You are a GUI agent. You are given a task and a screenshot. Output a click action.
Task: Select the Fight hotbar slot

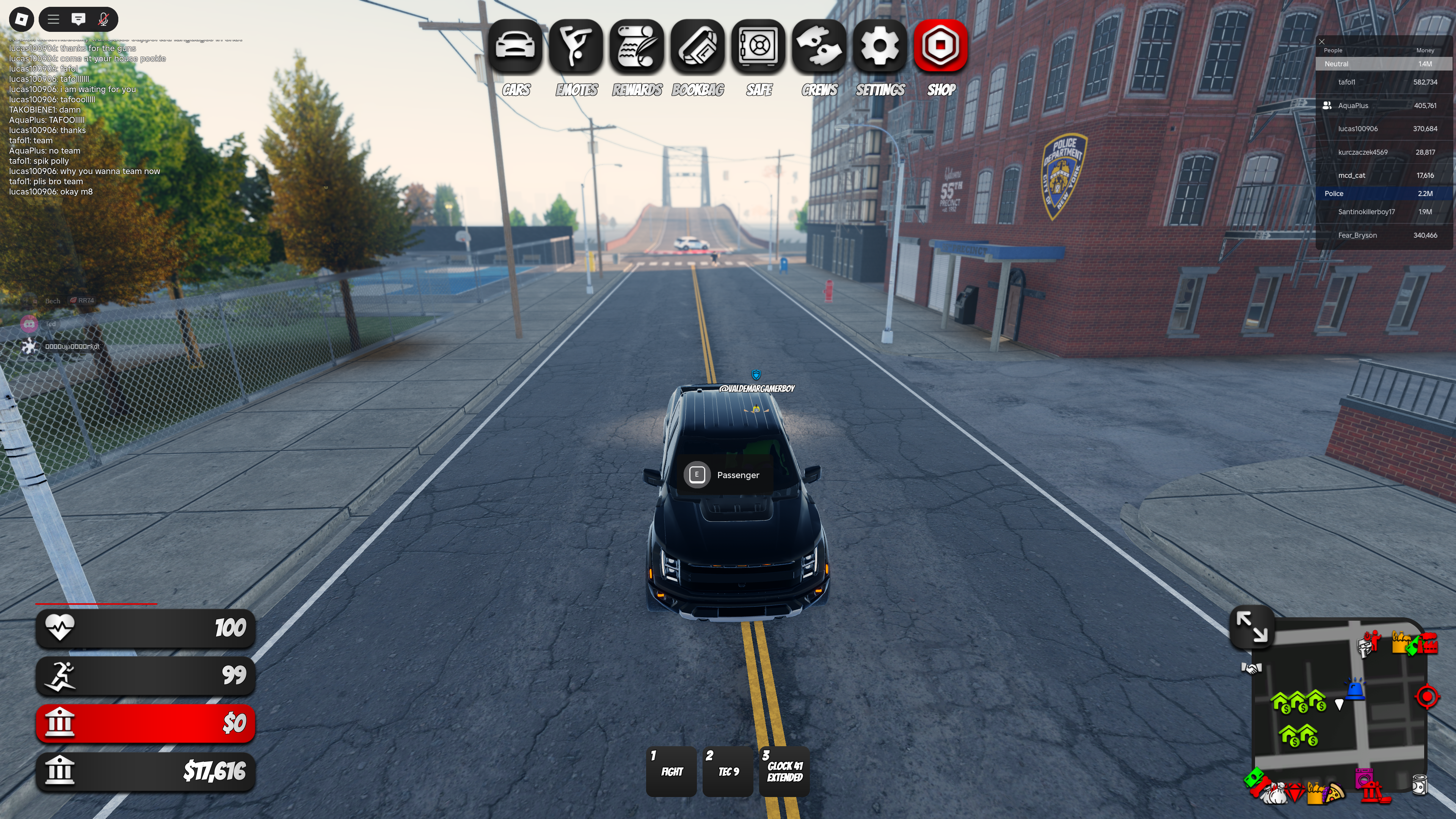pyautogui.click(x=672, y=772)
